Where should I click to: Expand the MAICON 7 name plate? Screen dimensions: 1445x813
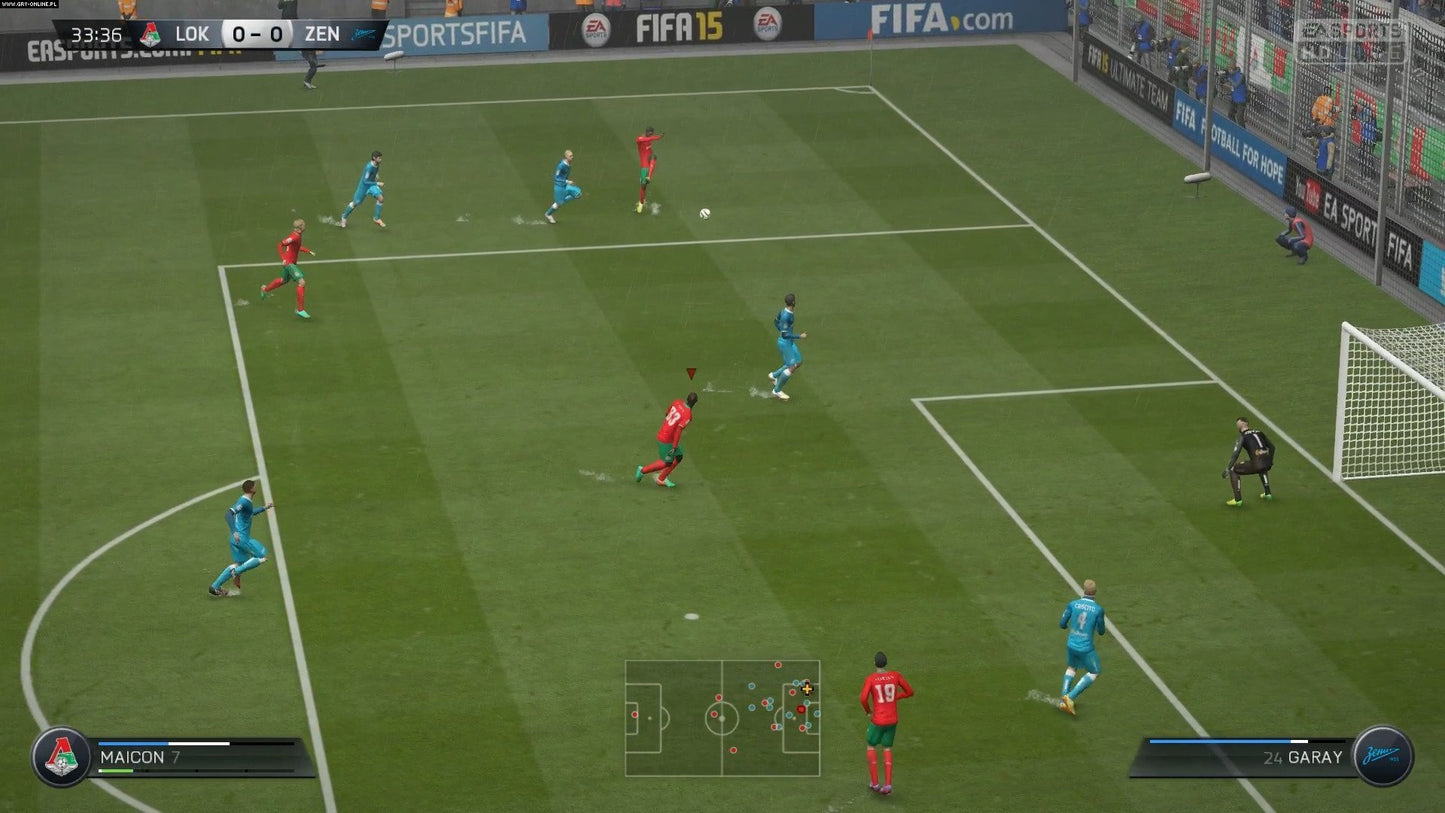coord(140,758)
